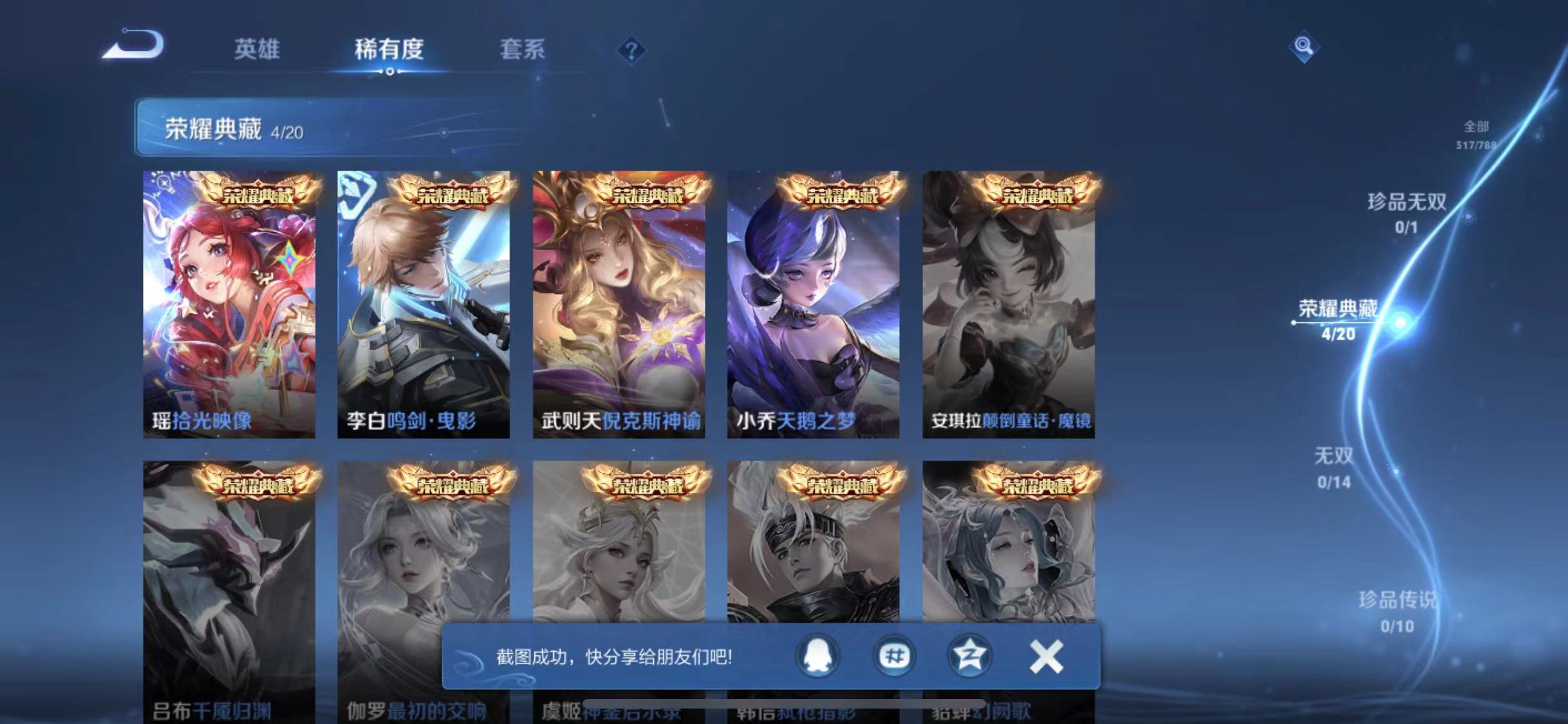Dismiss the screenshot share bar with the X
This screenshot has height=724, width=1568.
(1047, 657)
